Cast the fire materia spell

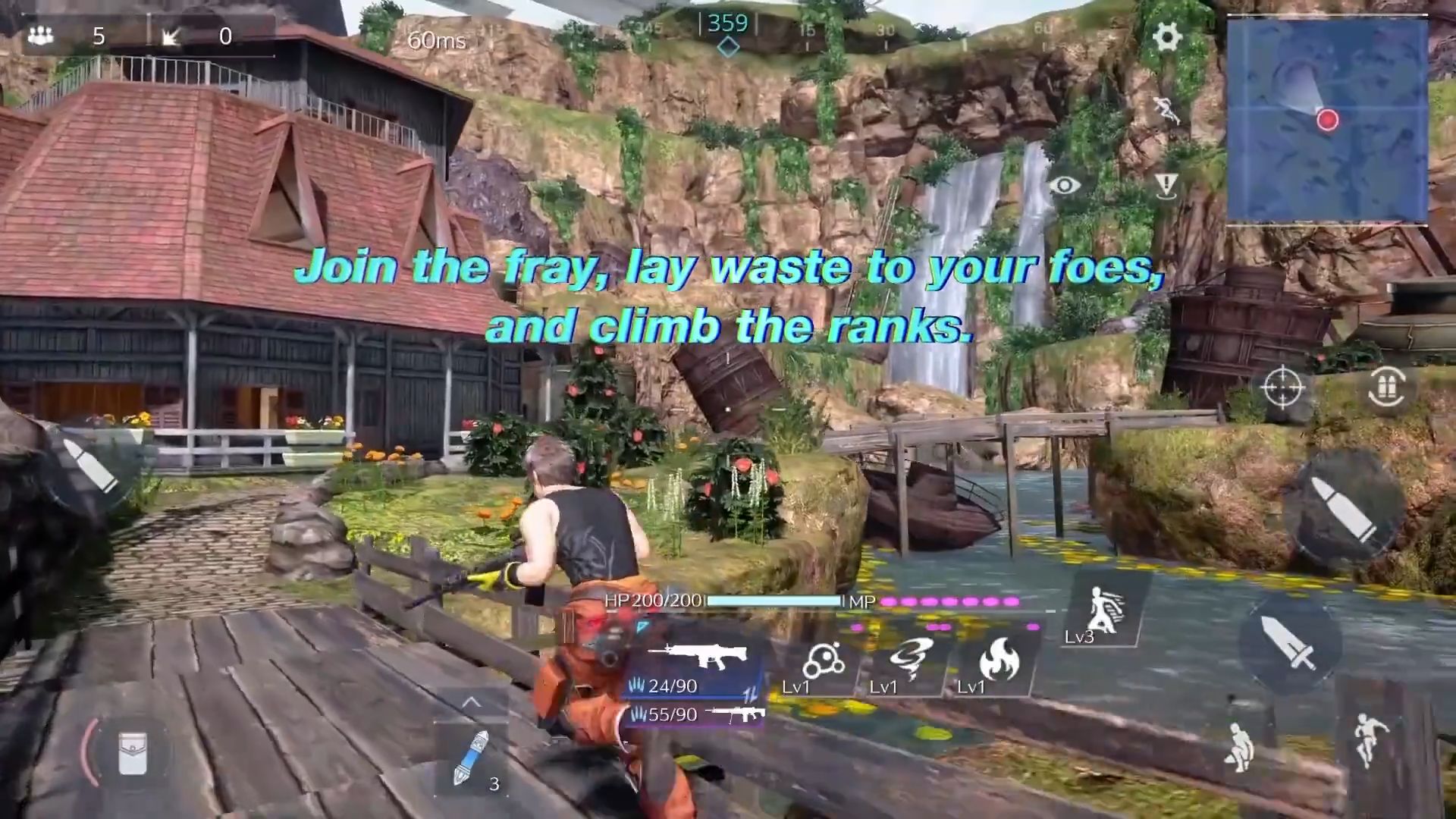click(999, 661)
